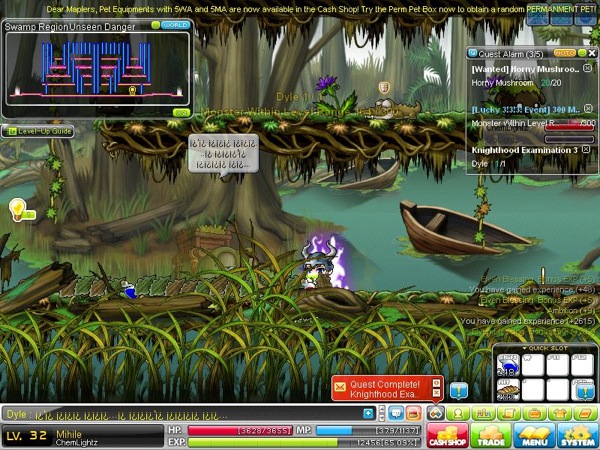Minimize the minimap with green button
Image resolution: width=600 pixels, height=450 pixels.
click(155, 24)
